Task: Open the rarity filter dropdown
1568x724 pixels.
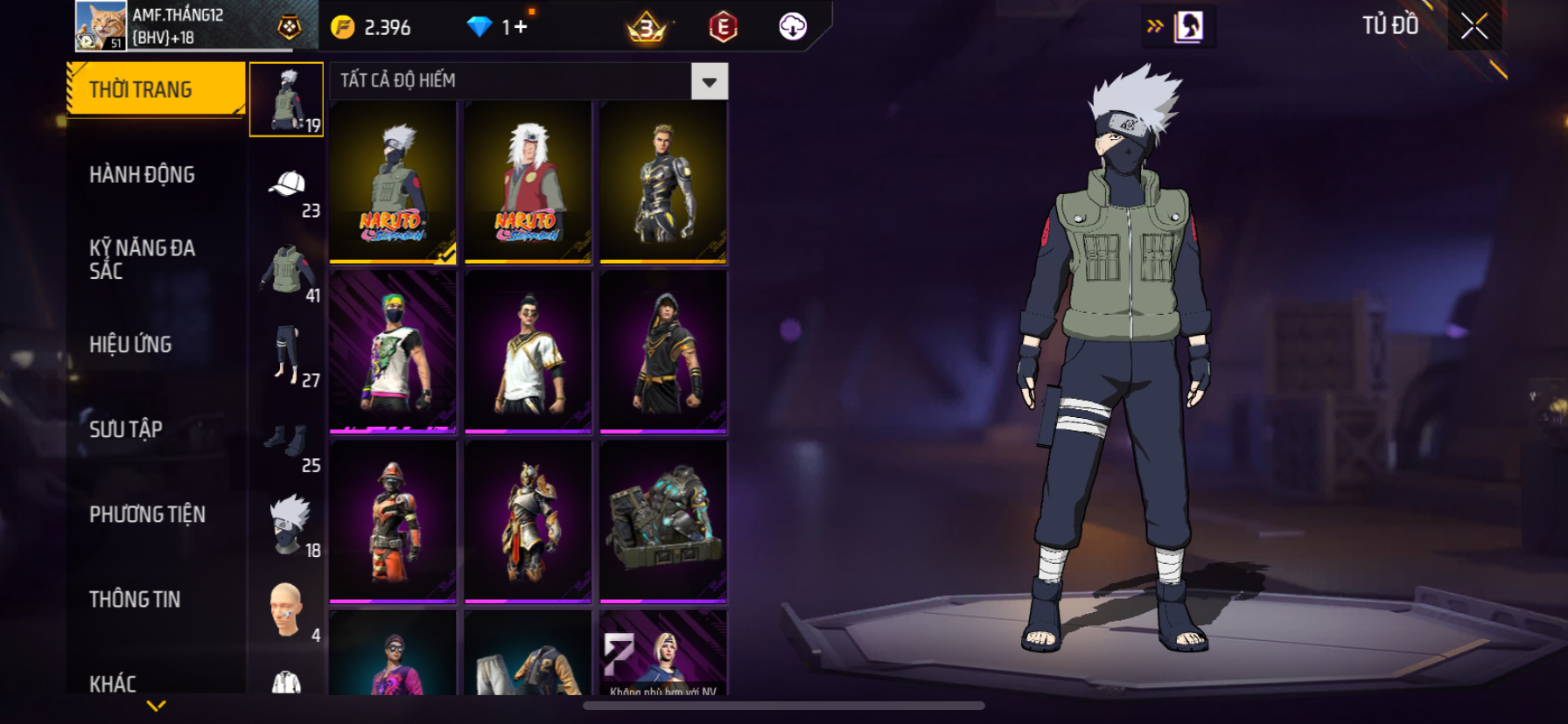Action: click(709, 81)
